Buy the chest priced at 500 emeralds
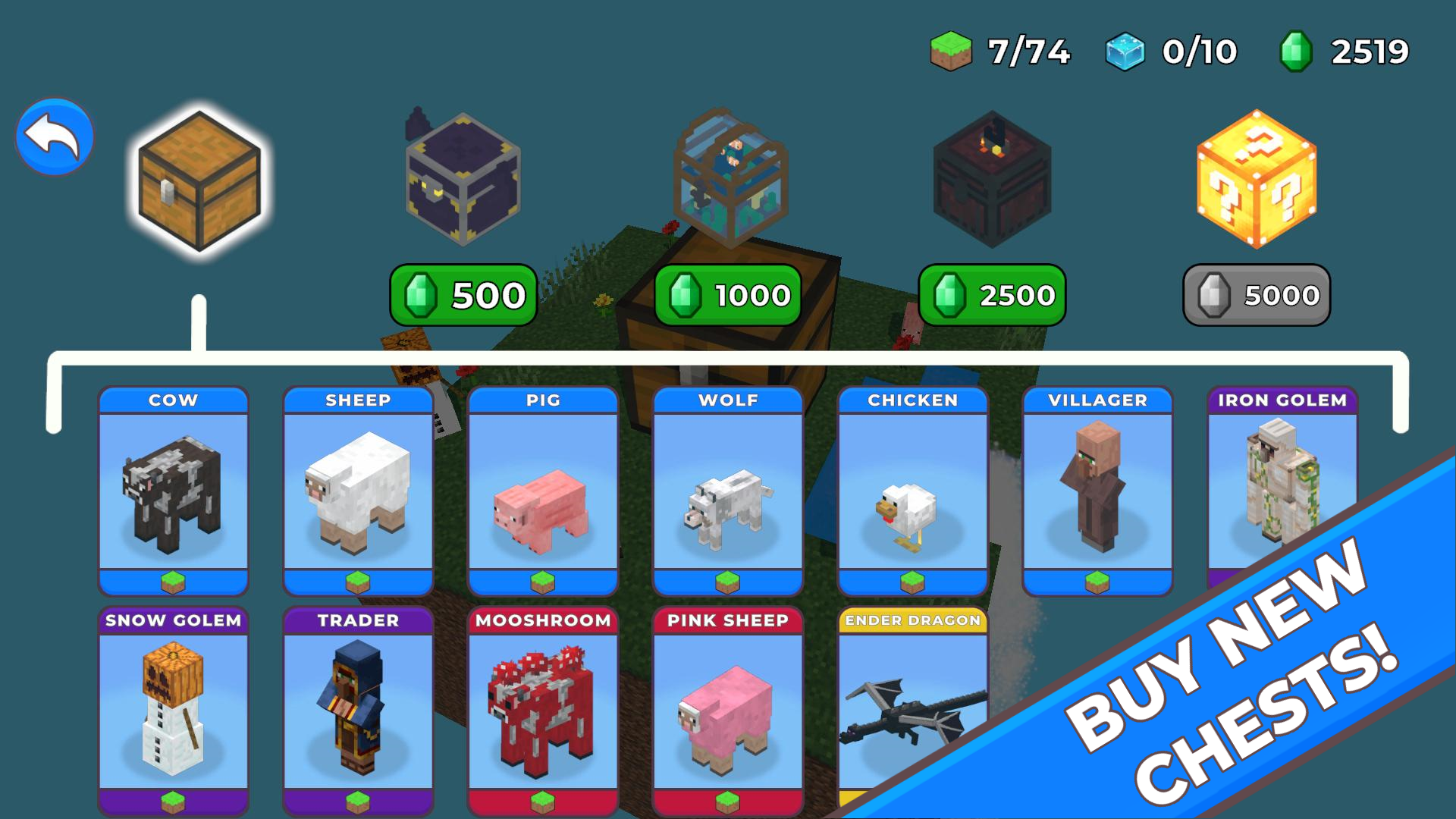Image resolution: width=1456 pixels, height=819 pixels. 463,296
